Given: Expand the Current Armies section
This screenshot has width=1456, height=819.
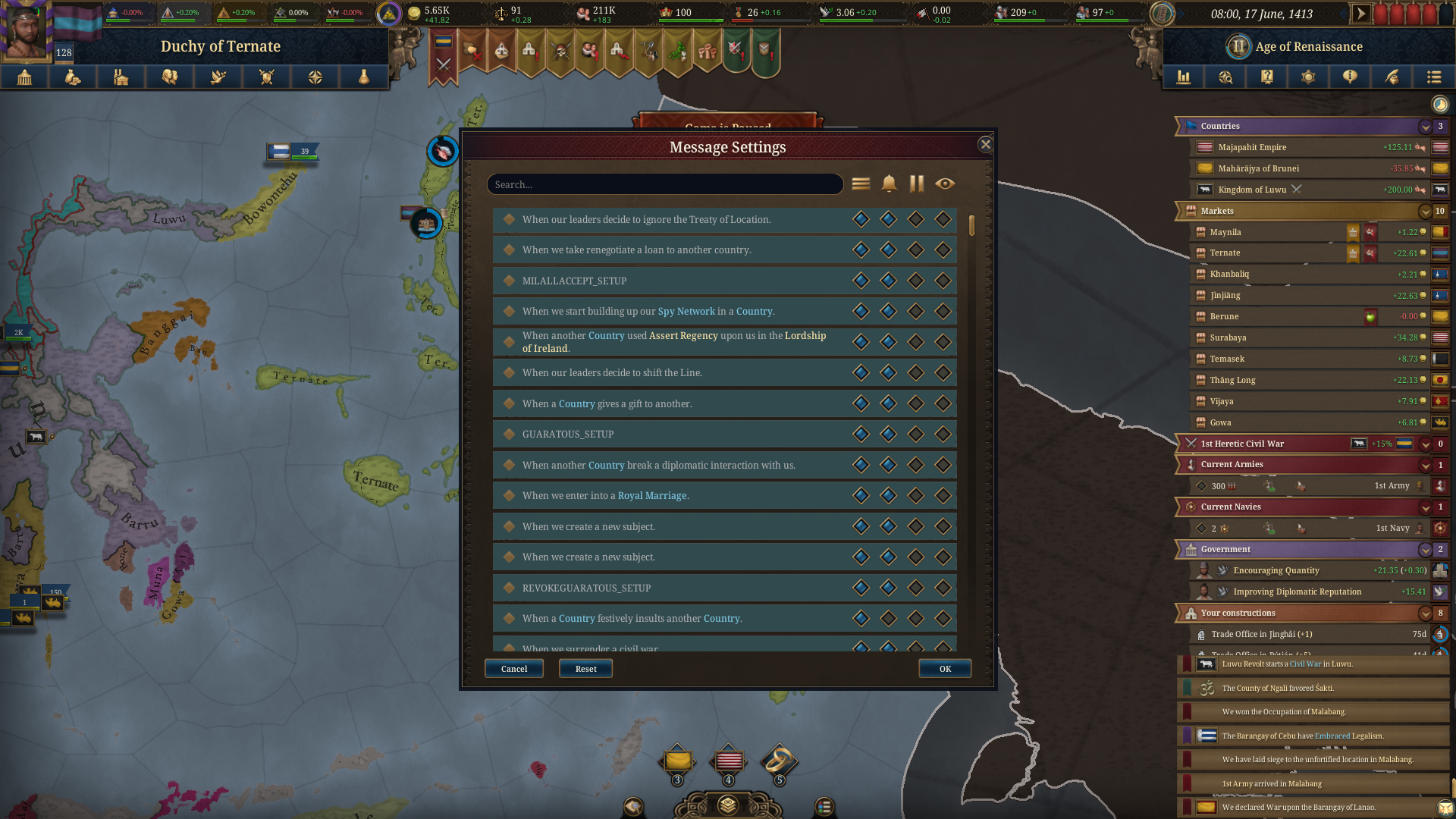Looking at the screenshot, I should [1424, 465].
